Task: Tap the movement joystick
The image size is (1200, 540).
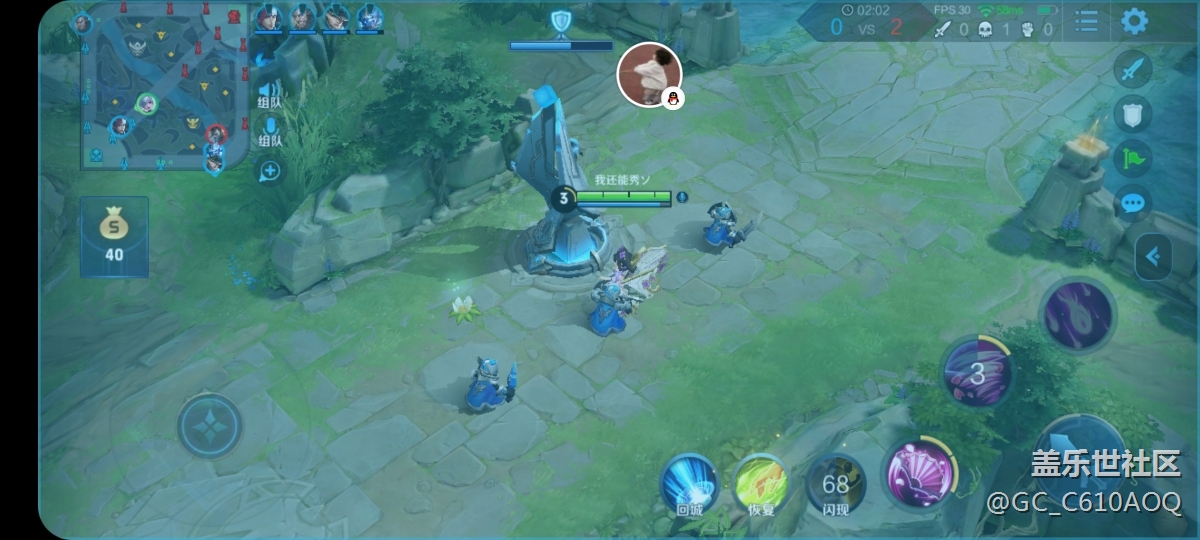Action: click(x=210, y=427)
